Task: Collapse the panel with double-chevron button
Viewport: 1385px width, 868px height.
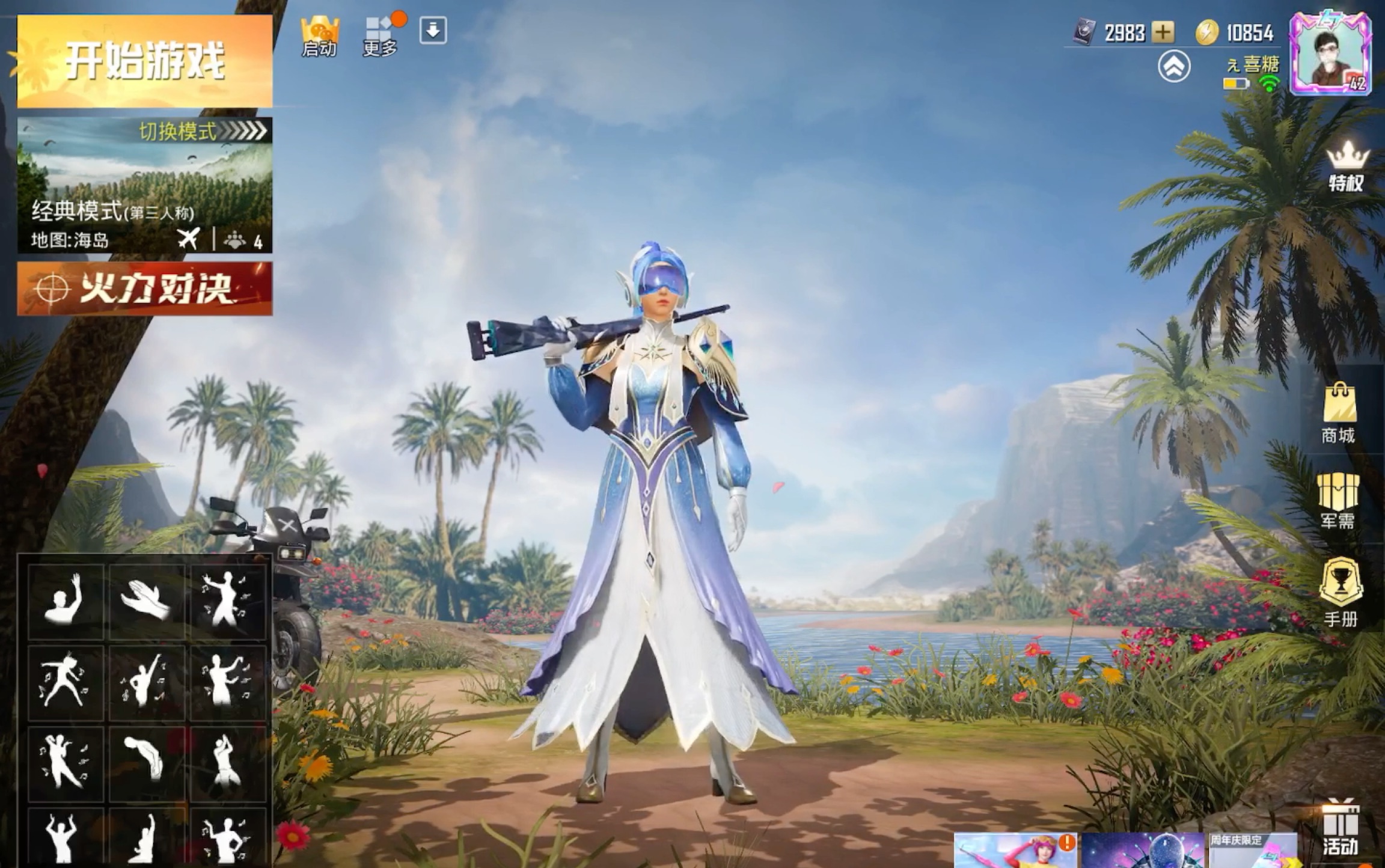Action: point(1173,66)
